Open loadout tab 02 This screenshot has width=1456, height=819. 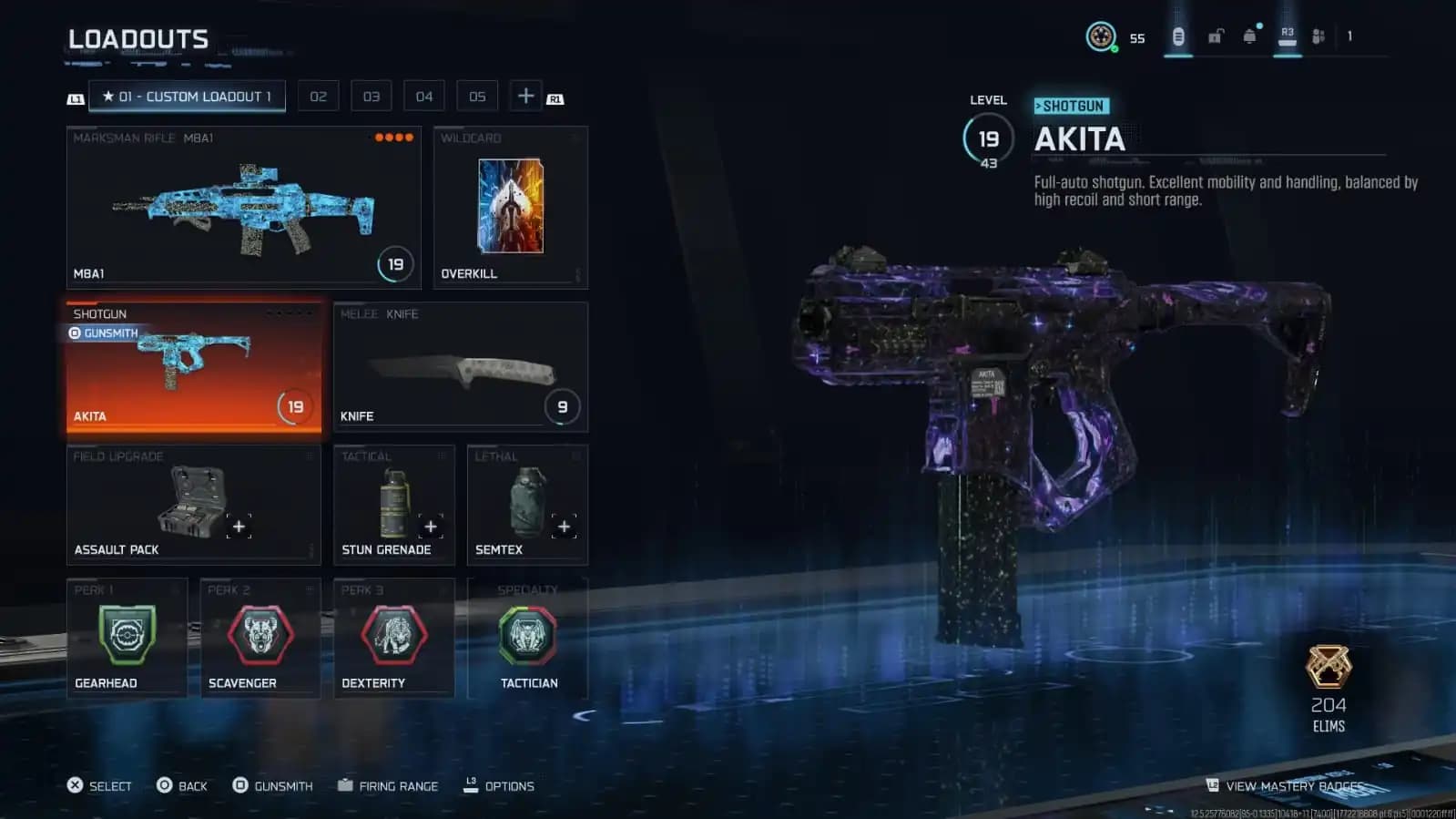(x=318, y=96)
